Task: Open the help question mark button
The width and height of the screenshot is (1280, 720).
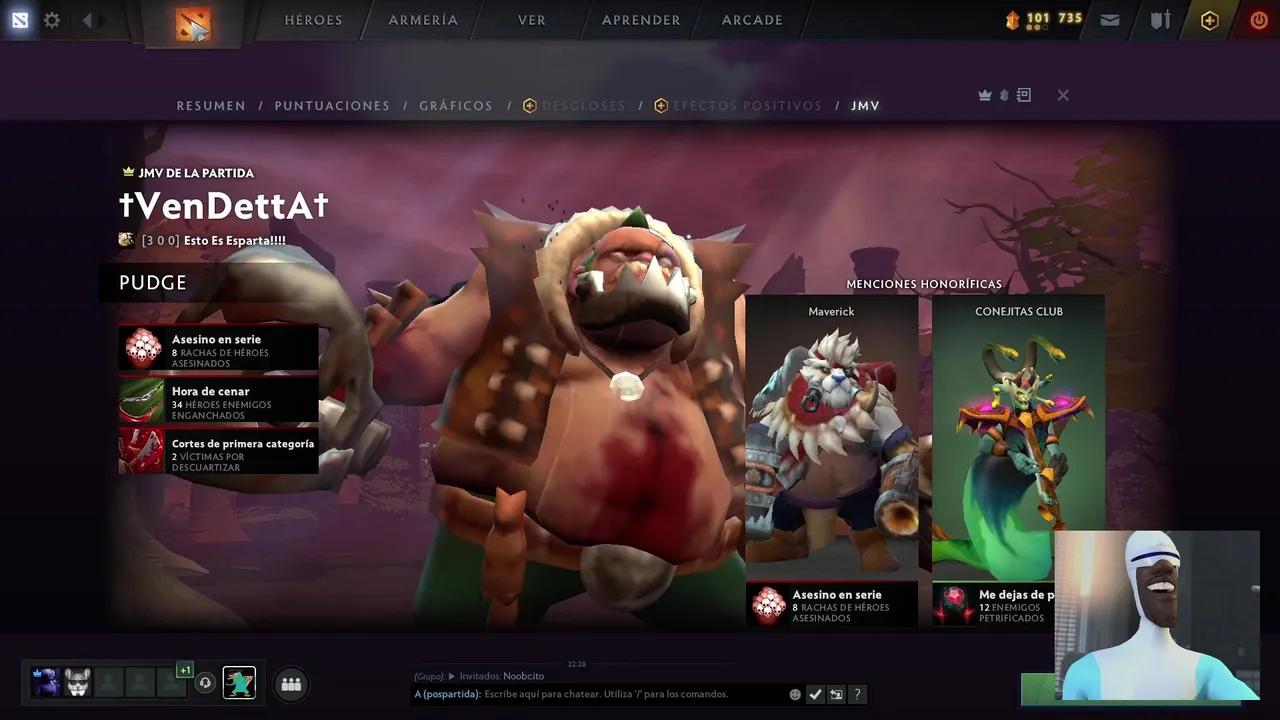Action: [857, 694]
